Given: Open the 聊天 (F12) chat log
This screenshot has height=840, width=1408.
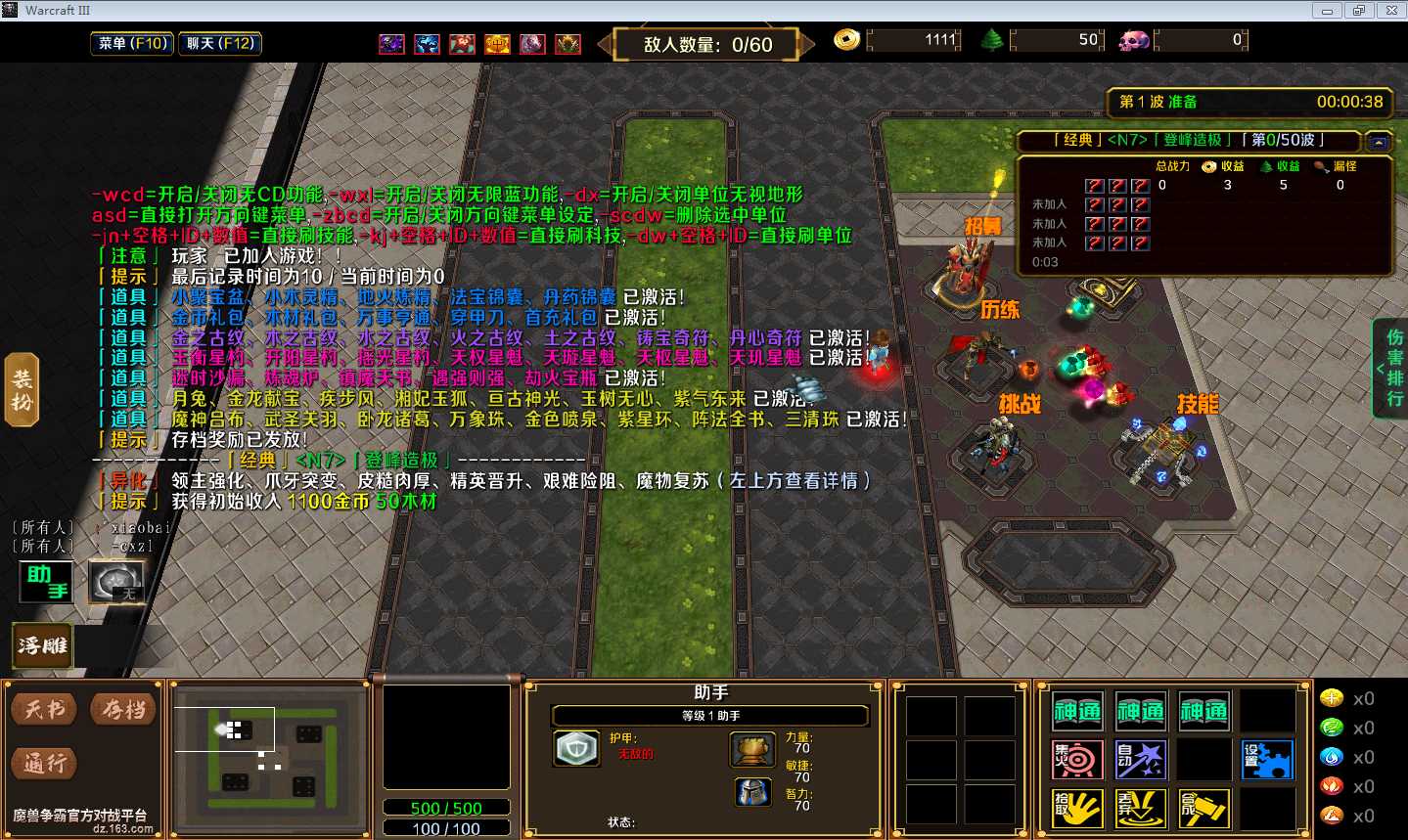Looking at the screenshot, I should 220,43.
